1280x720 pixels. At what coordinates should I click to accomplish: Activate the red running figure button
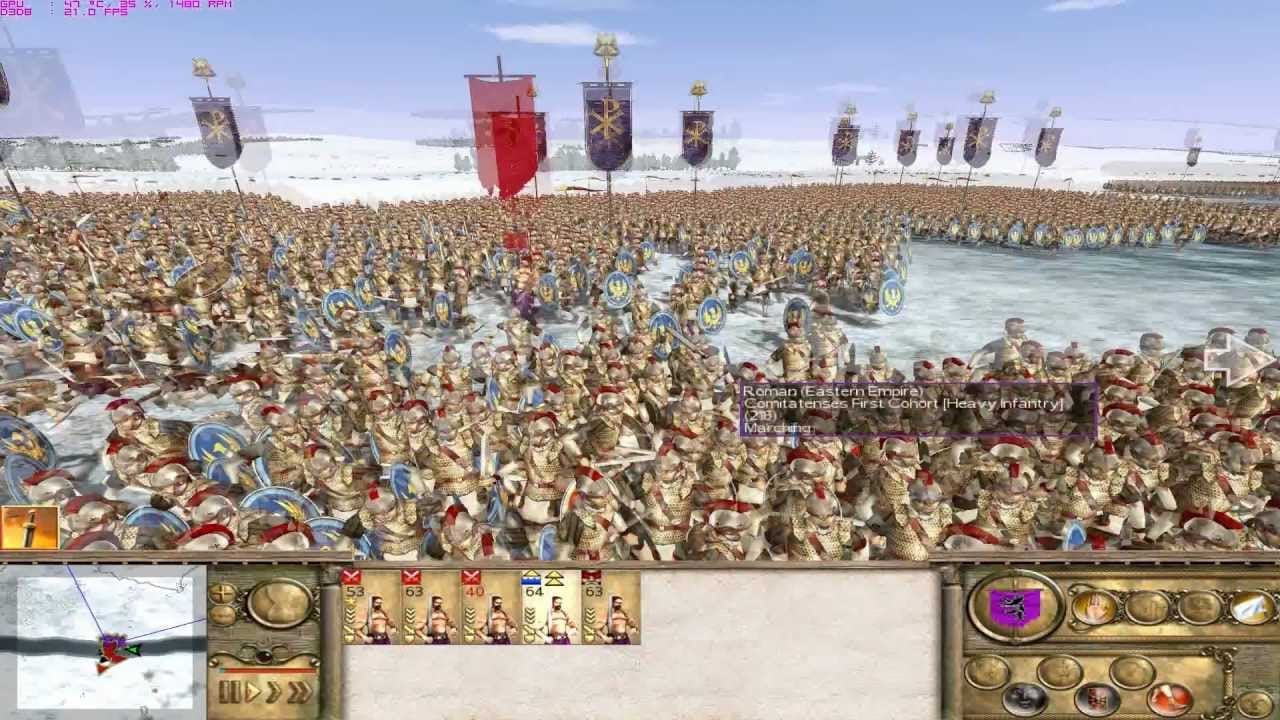coord(1168,698)
